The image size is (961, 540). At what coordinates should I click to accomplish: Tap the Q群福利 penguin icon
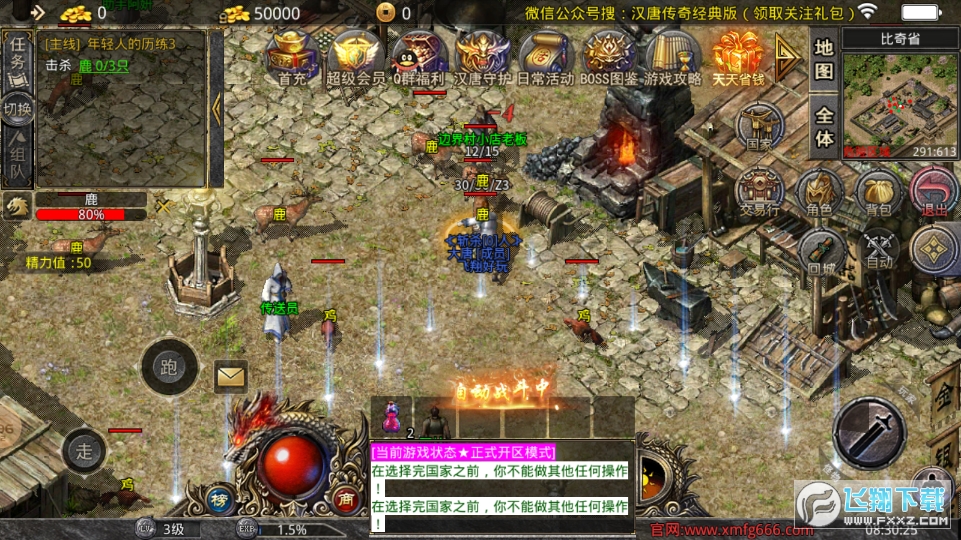(419, 57)
